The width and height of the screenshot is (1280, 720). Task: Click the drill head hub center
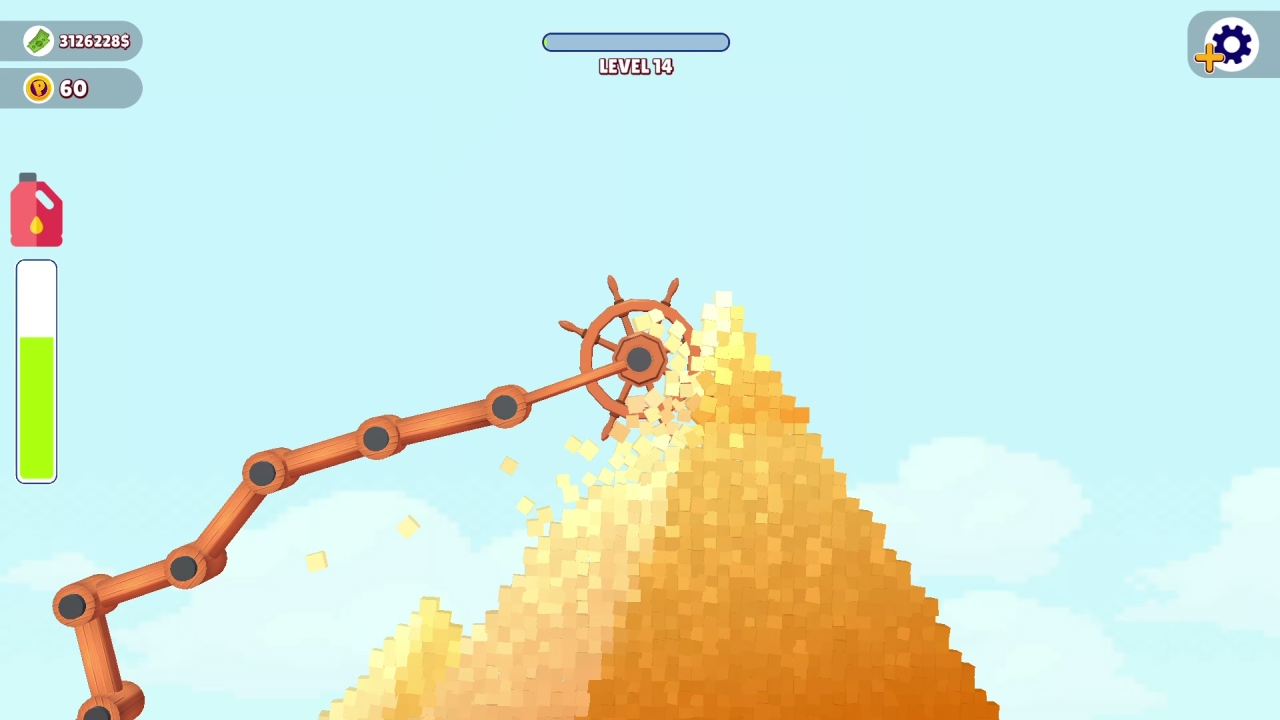[637, 357]
